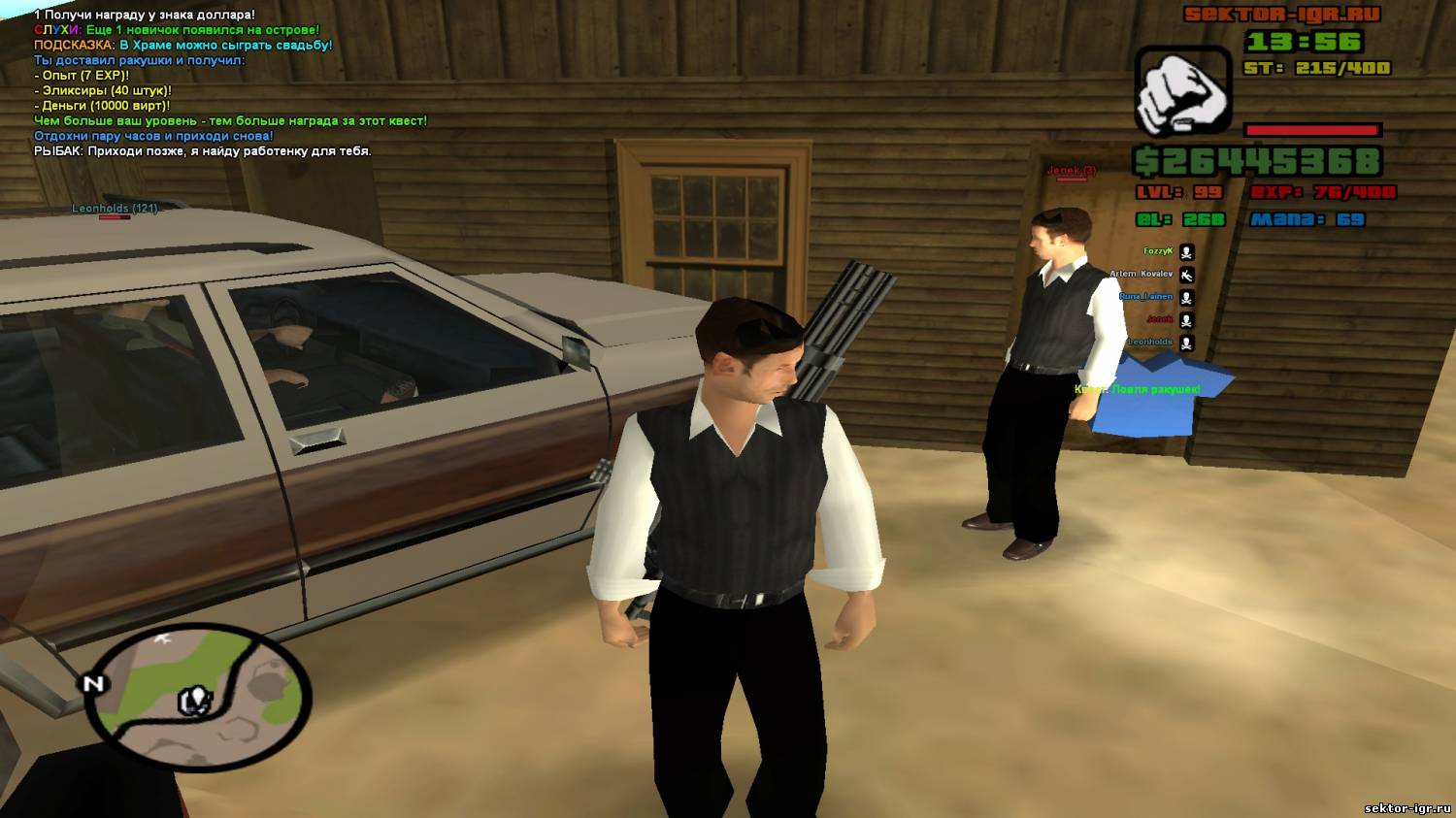Click the N compass marker on the minimap
1456x818 pixels.
93,684
